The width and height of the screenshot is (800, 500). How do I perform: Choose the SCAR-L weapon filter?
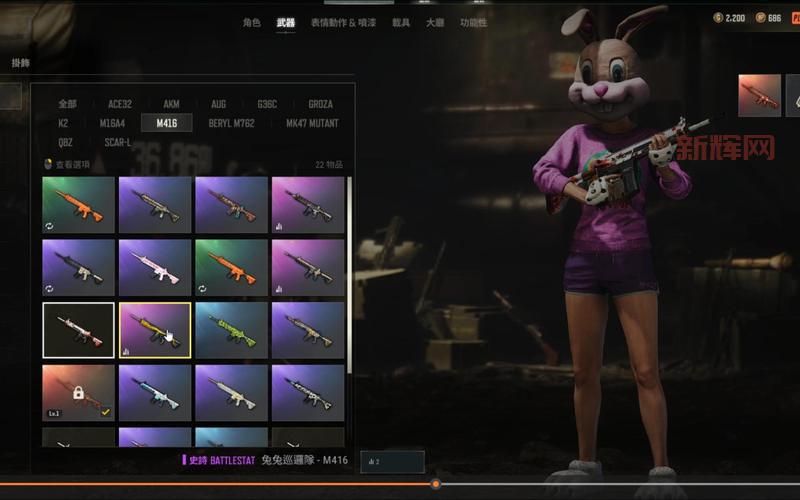[117, 142]
